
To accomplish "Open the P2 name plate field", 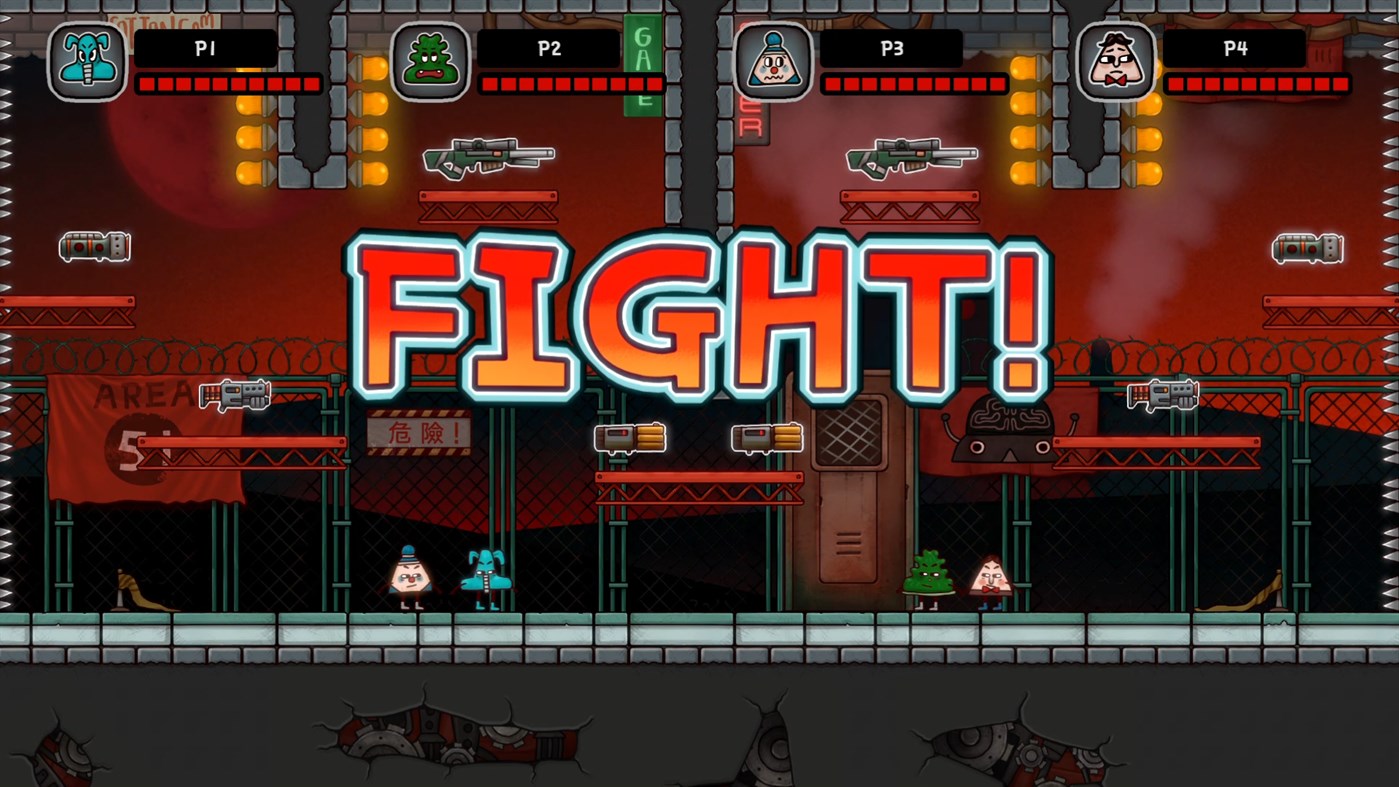I will tap(547, 47).
